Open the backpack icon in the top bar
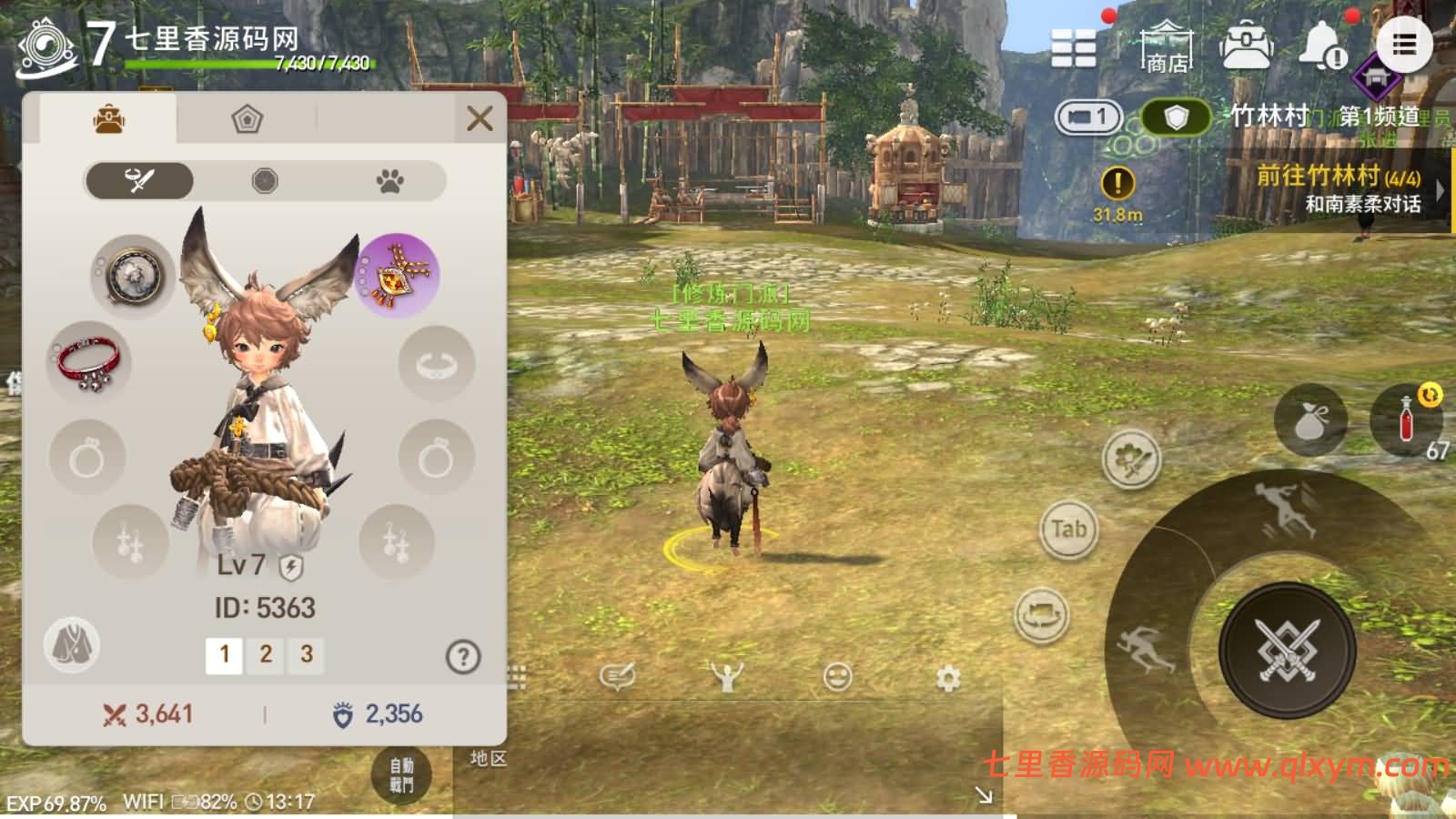1456x819 pixels. point(1248,44)
